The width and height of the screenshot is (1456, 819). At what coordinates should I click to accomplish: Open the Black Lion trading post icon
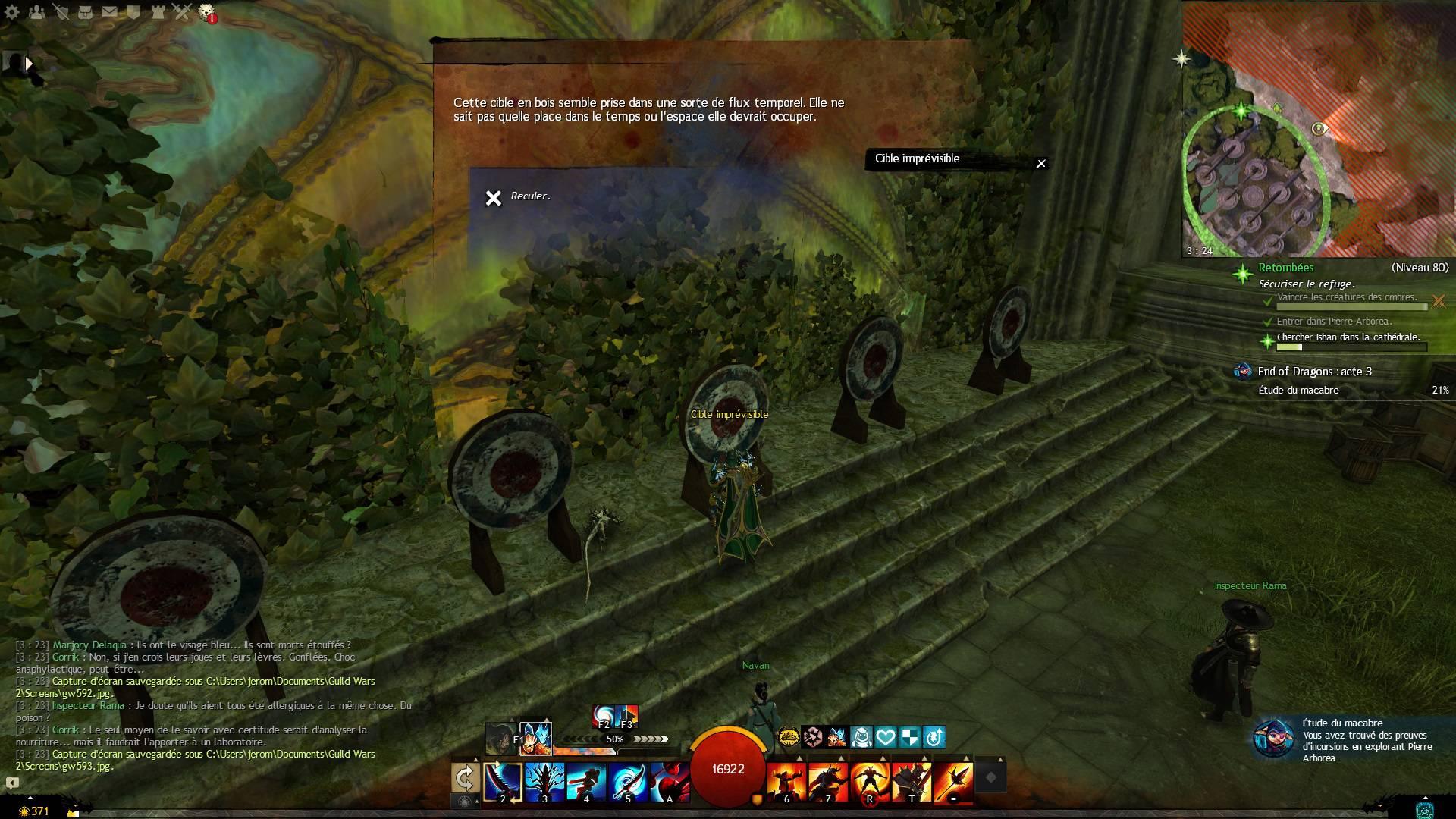(206, 12)
